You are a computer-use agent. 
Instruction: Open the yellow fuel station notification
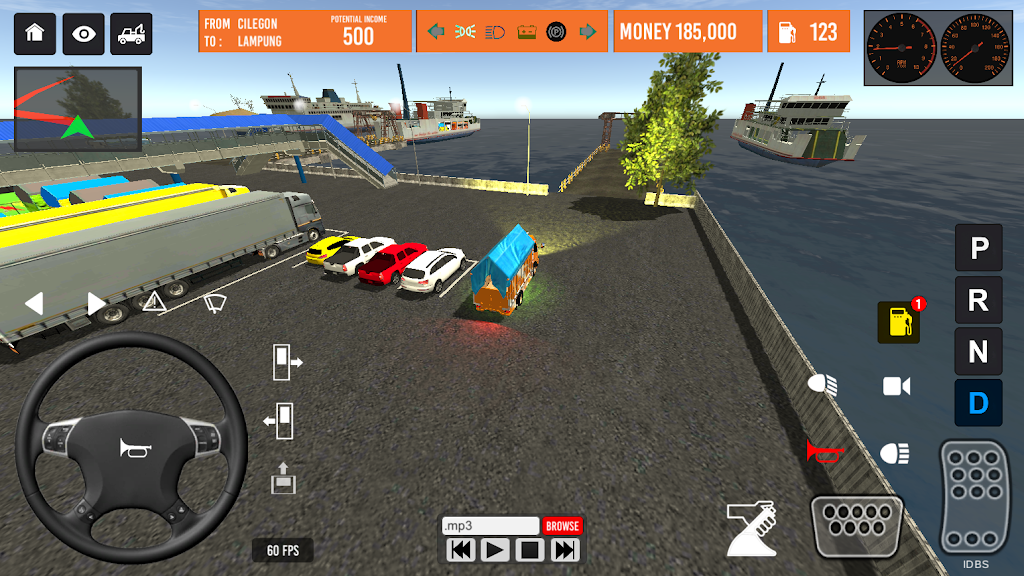pos(899,322)
